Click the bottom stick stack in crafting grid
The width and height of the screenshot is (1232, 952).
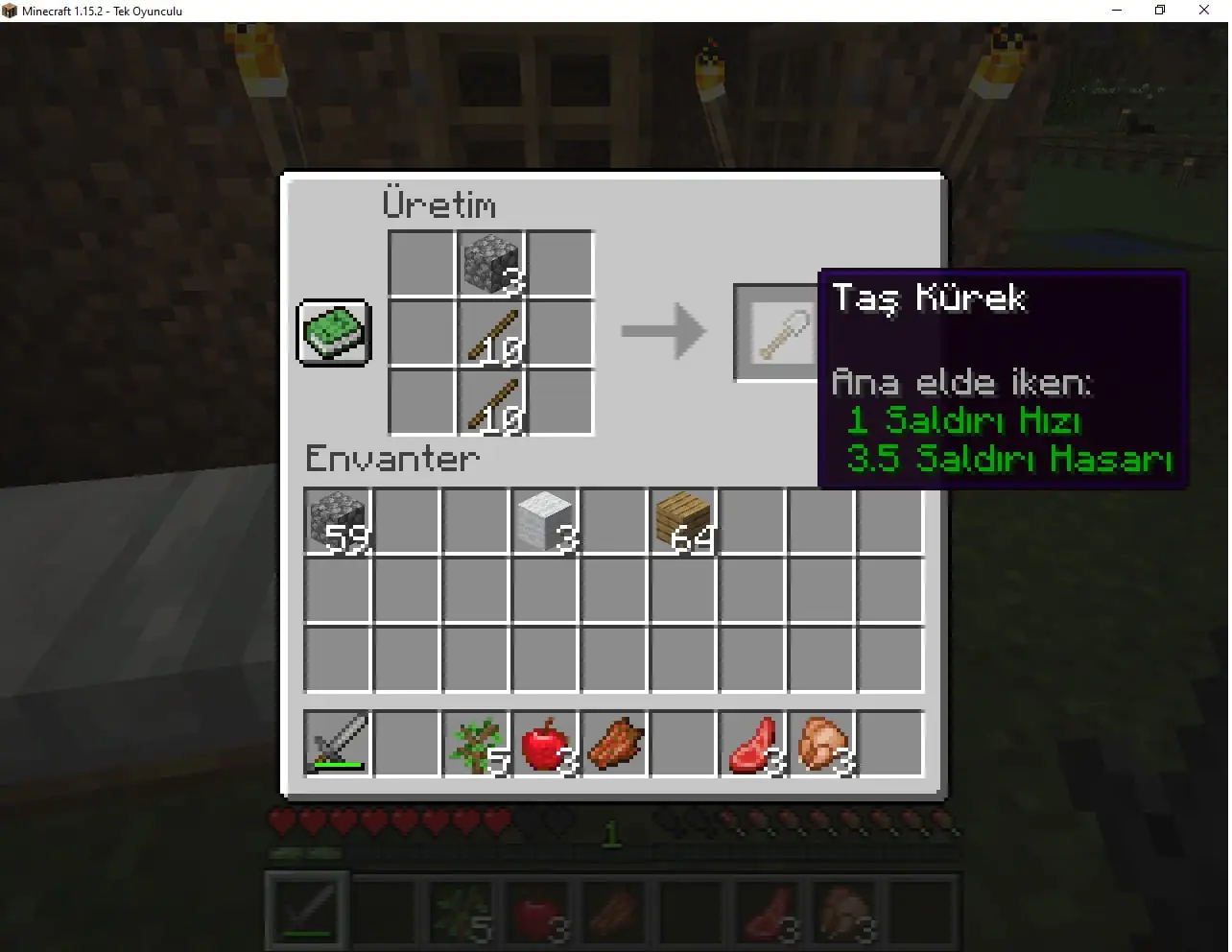pyautogui.click(x=490, y=401)
